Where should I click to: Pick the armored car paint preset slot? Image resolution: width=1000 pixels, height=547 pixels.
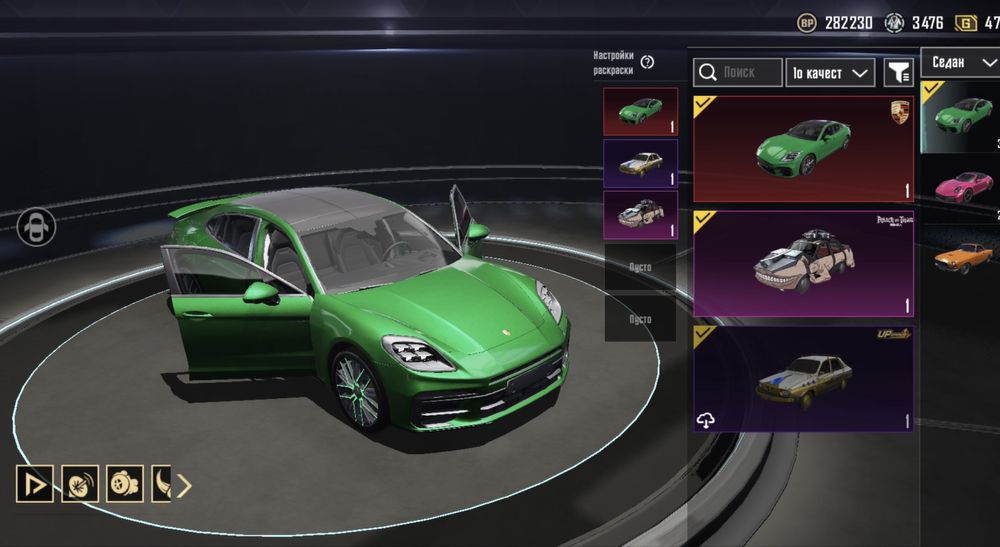click(640, 215)
